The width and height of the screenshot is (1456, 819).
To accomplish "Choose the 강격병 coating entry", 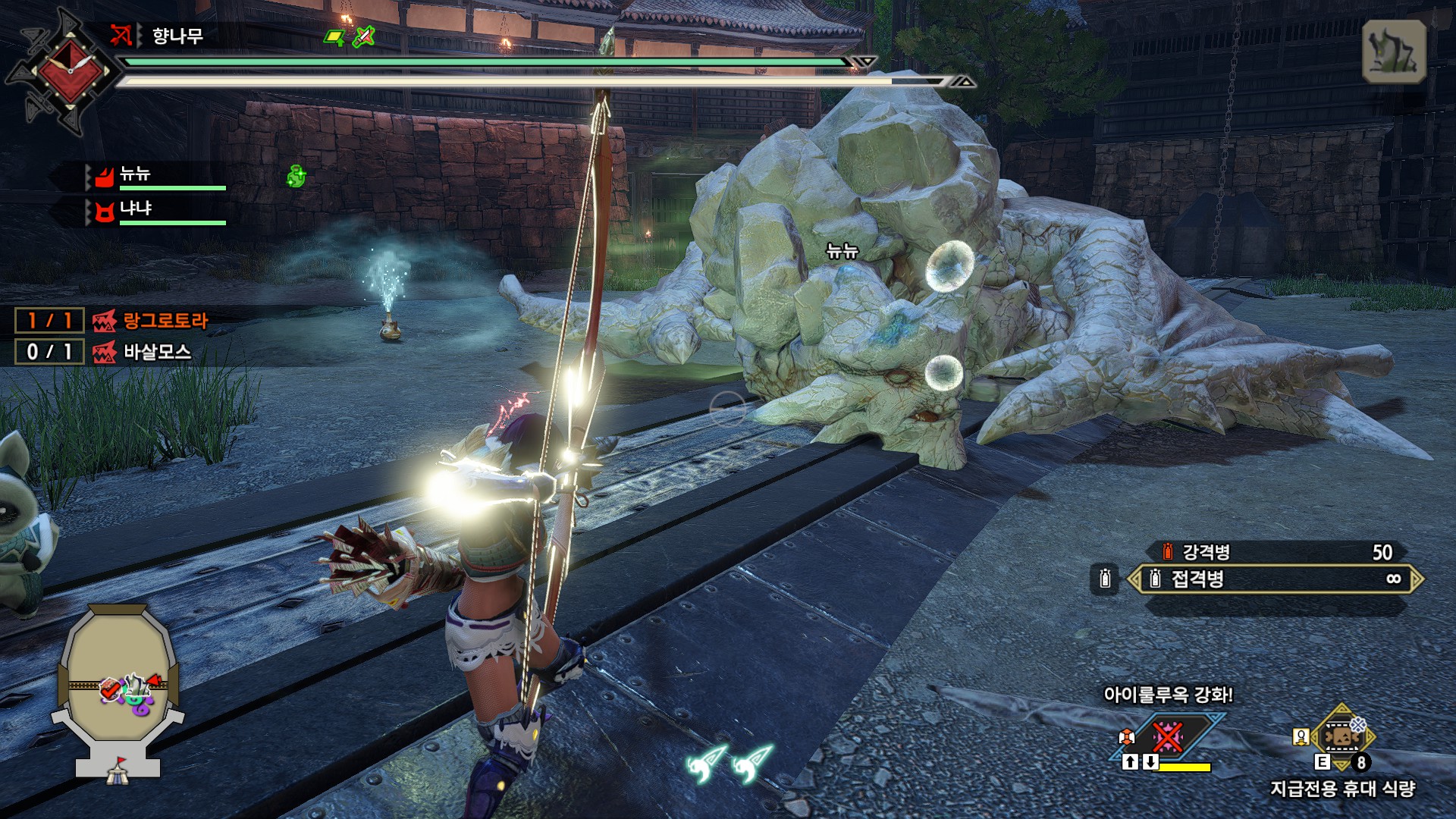I will tap(1275, 552).
